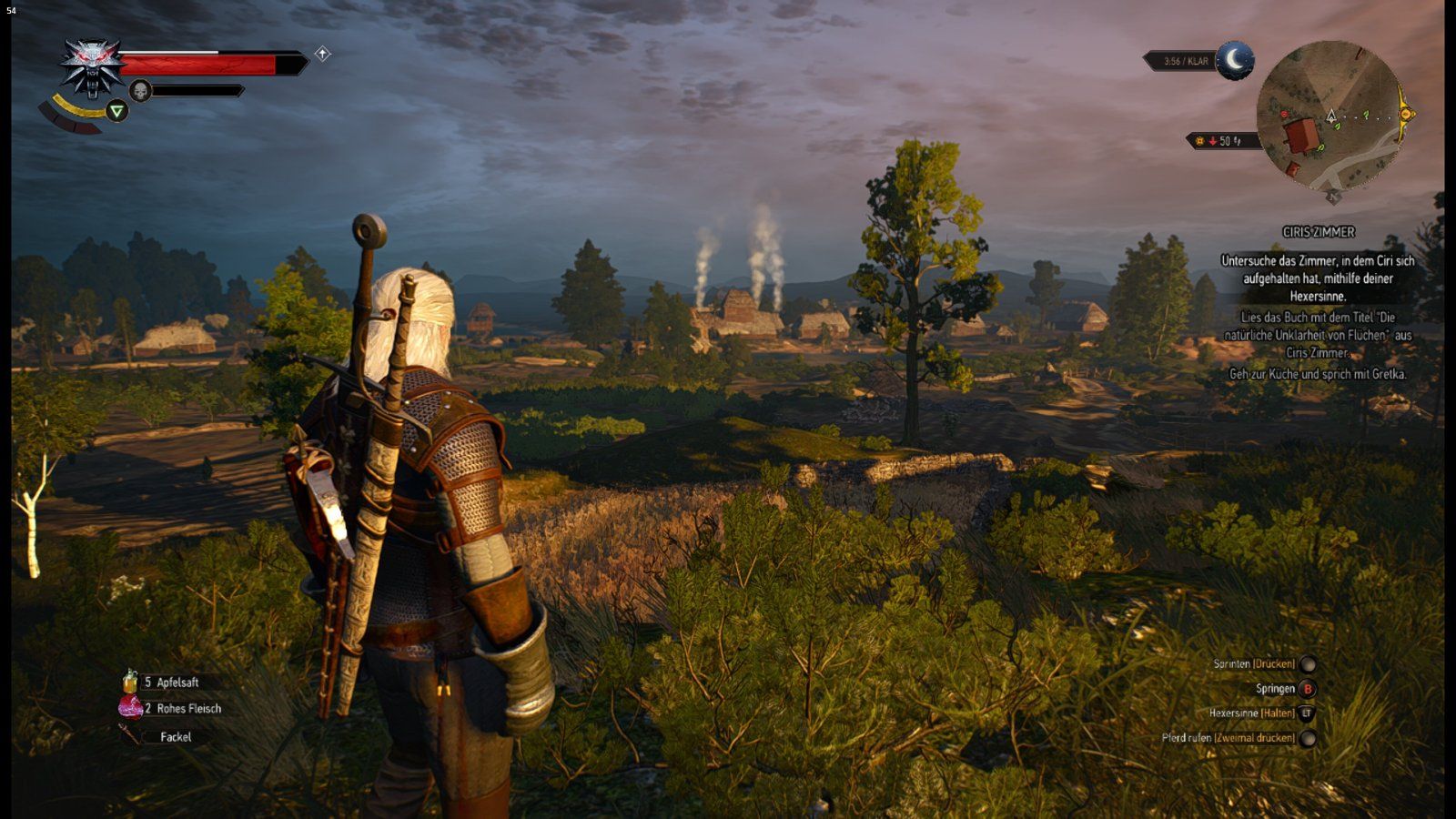Click the toxicity skull icon
The width and height of the screenshot is (1456, 819).
[x=140, y=90]
